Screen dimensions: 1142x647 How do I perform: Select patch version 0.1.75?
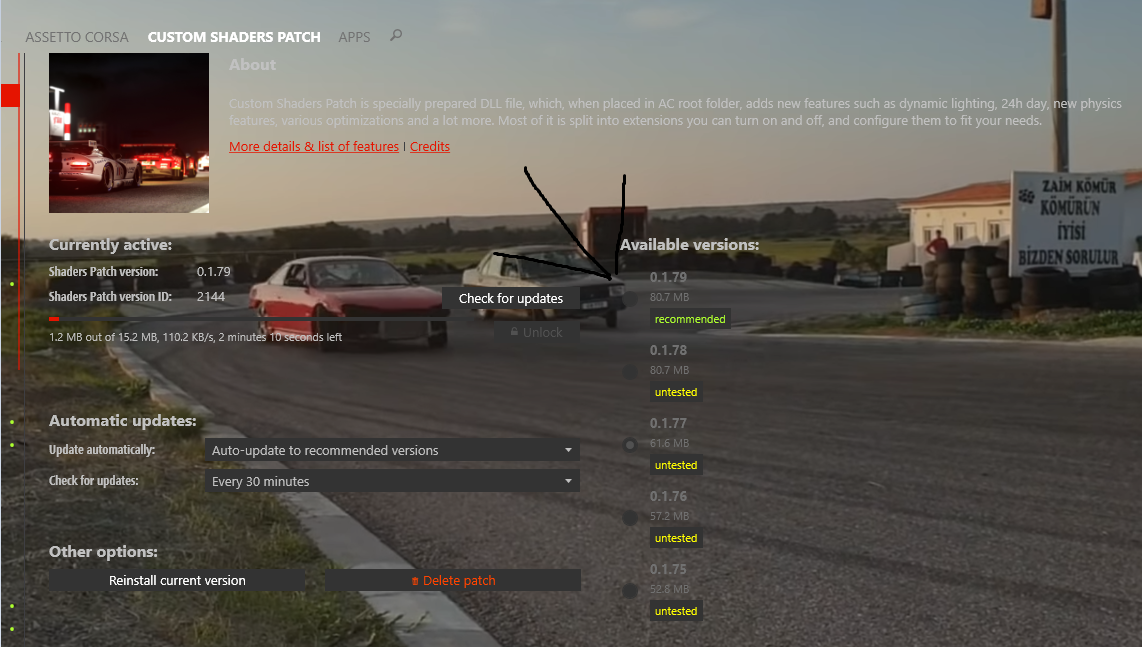coord(630,590)
